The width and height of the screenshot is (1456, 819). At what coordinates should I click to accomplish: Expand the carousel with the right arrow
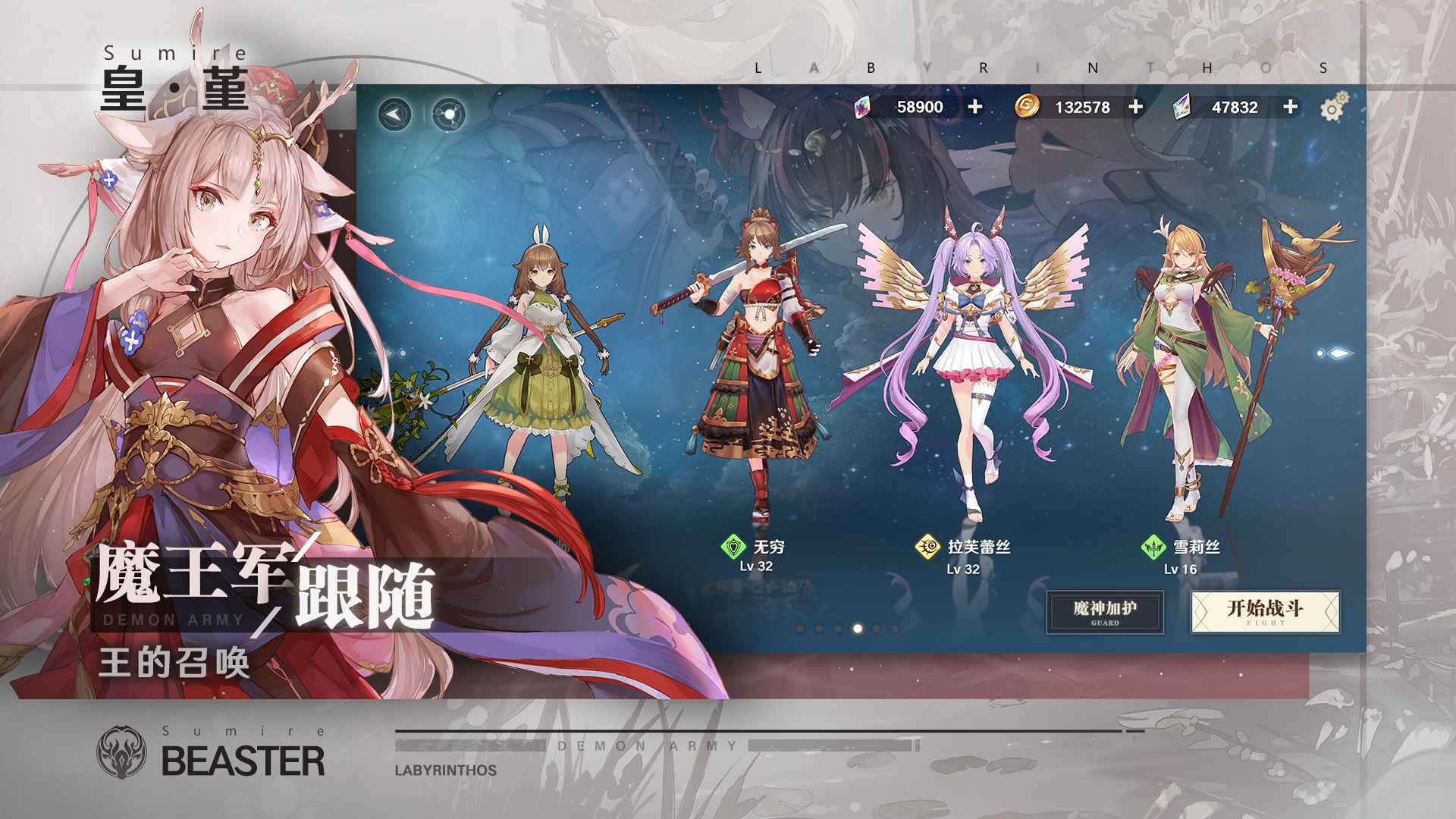tap(1341, 351)
